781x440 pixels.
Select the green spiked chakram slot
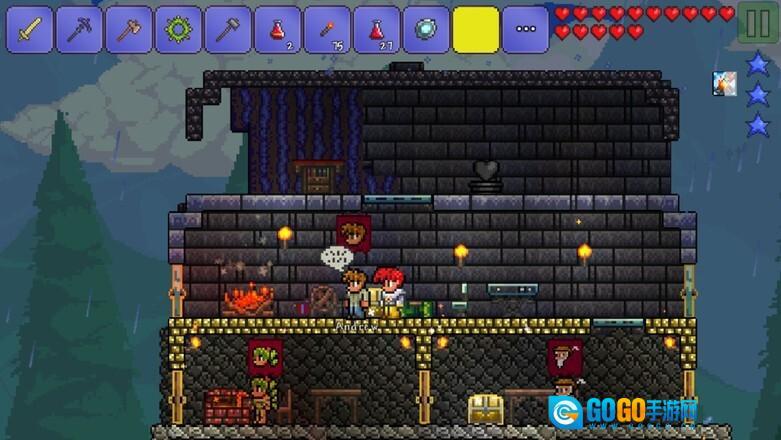[x=179, y=30]
